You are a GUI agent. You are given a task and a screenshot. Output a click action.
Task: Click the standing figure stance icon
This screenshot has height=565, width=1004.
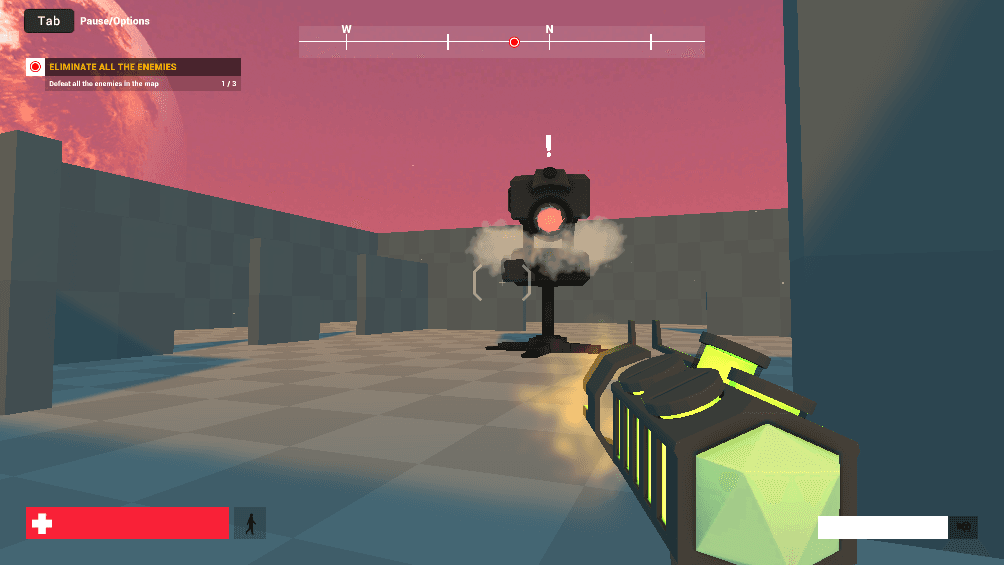pos(250,523)
